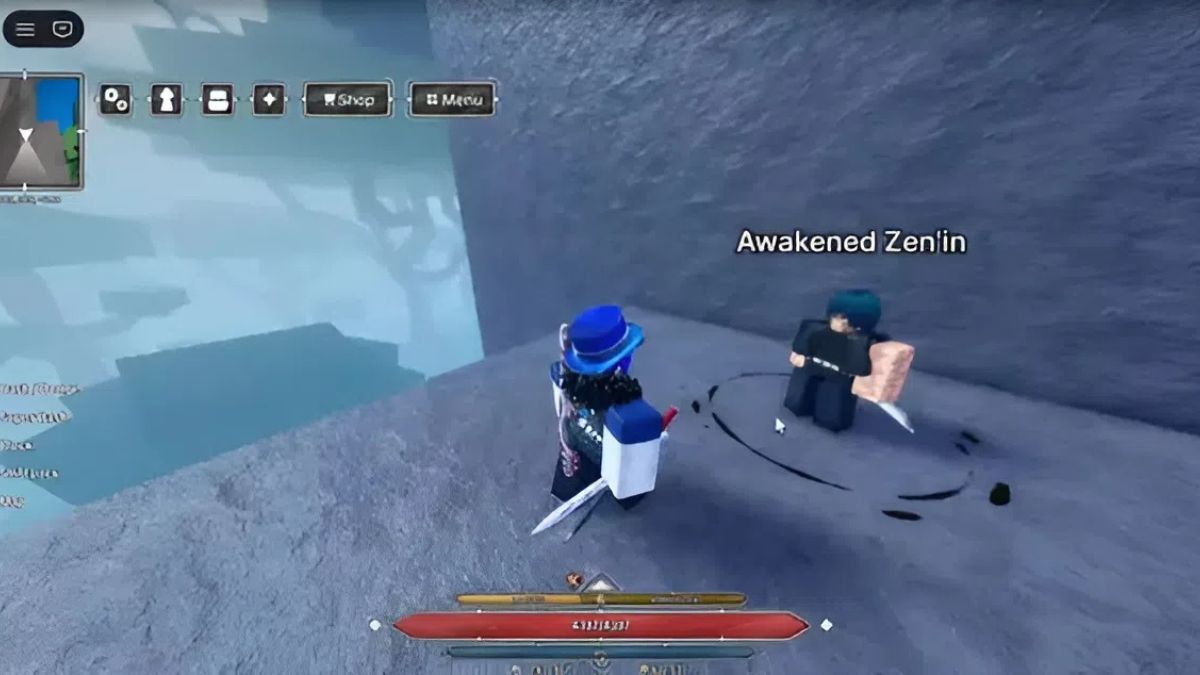Click the minimap
This screenshot has height=675, width=1200.
coord(41,131)
